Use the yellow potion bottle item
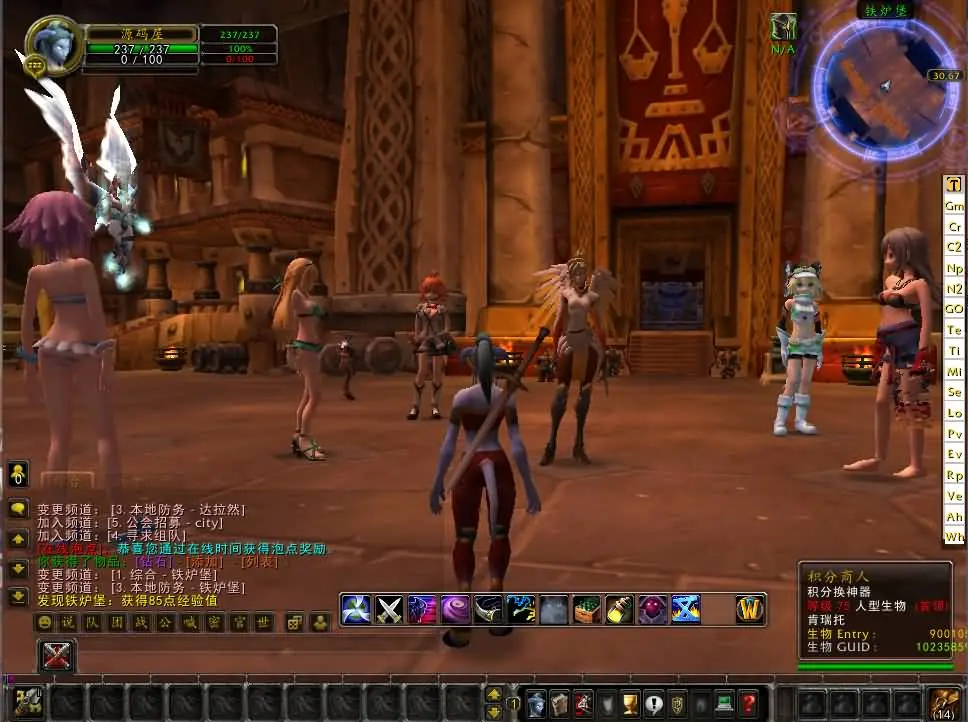 coord(620,609)
